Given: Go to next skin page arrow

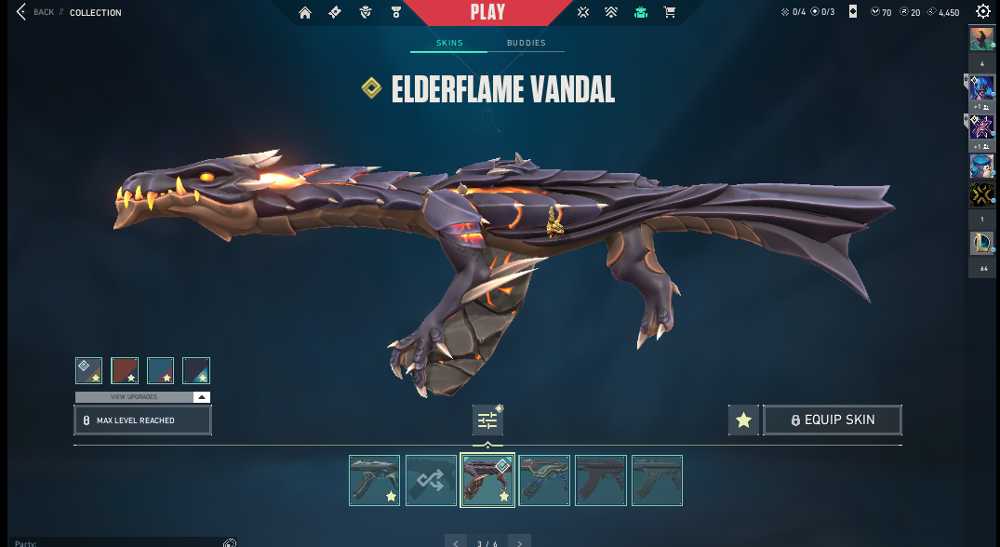Looking at the screenshot, I should pyautogui.click(x=519, y=543).
